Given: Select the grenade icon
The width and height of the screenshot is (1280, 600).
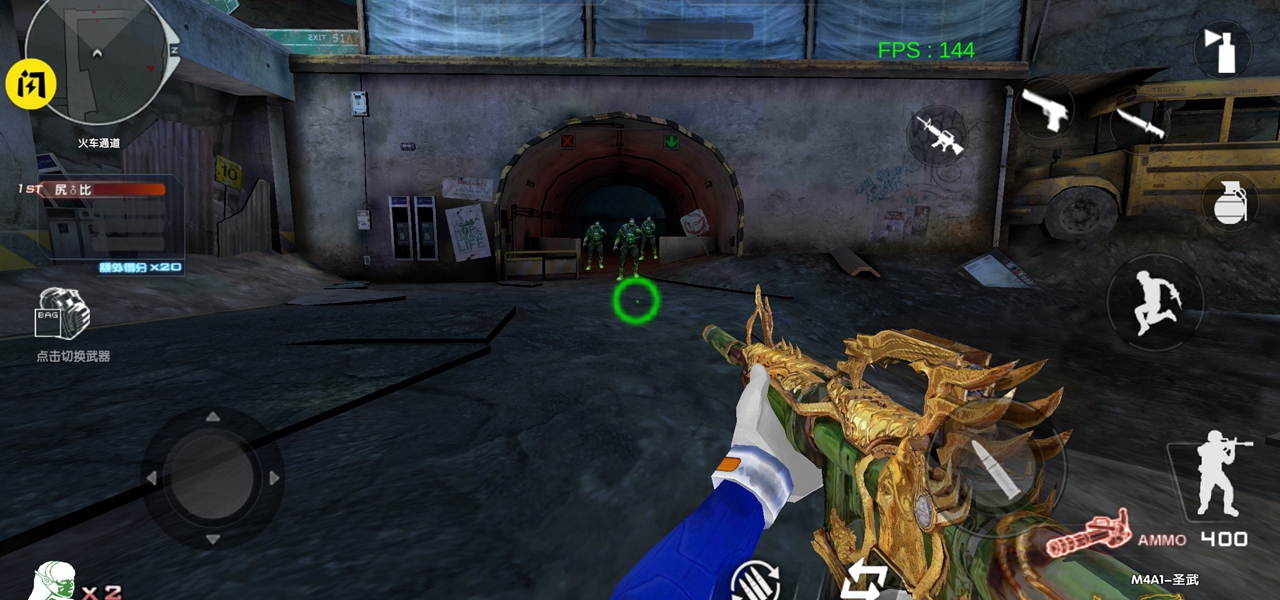Looking at the screenshot, I should [1229, 203].
